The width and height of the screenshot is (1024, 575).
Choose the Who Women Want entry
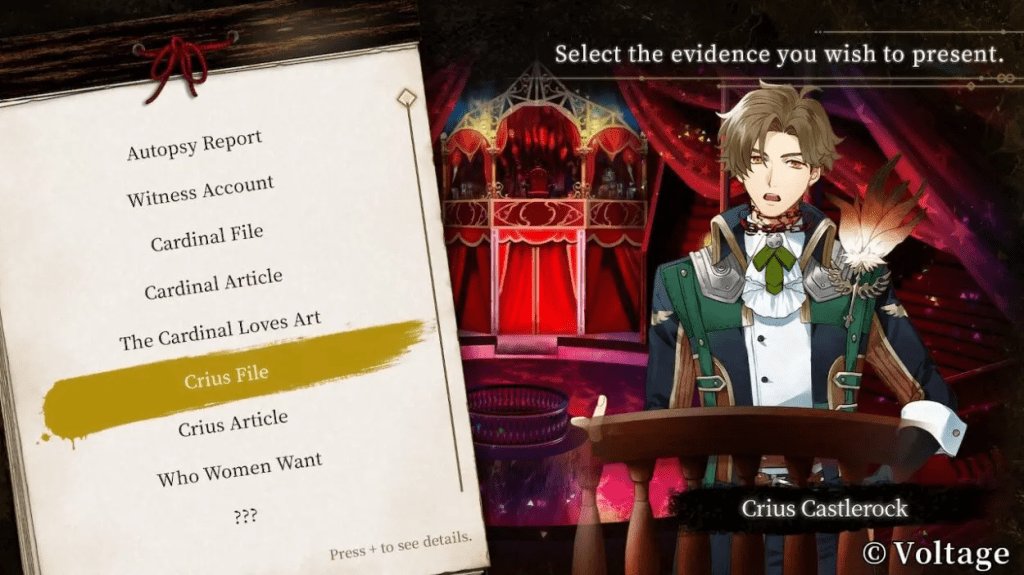point(239,468)
